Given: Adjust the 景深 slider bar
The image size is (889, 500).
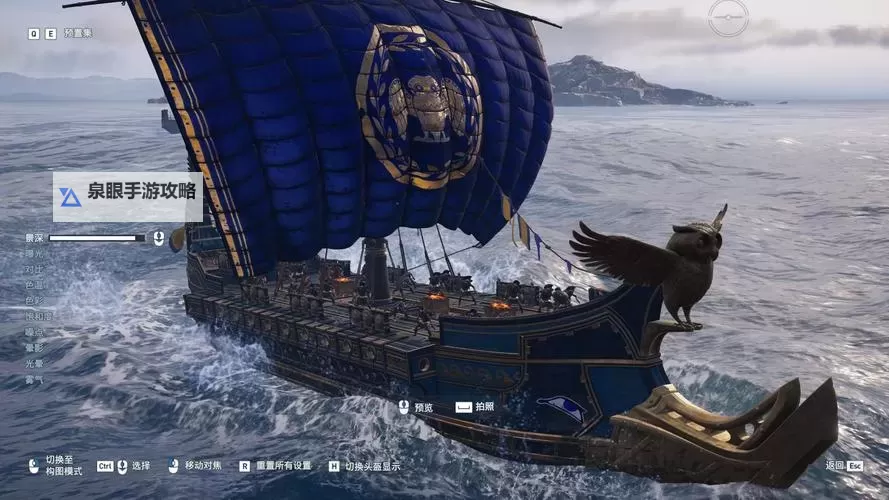Looking at the screenshot, I should click(x=97, y=238).
